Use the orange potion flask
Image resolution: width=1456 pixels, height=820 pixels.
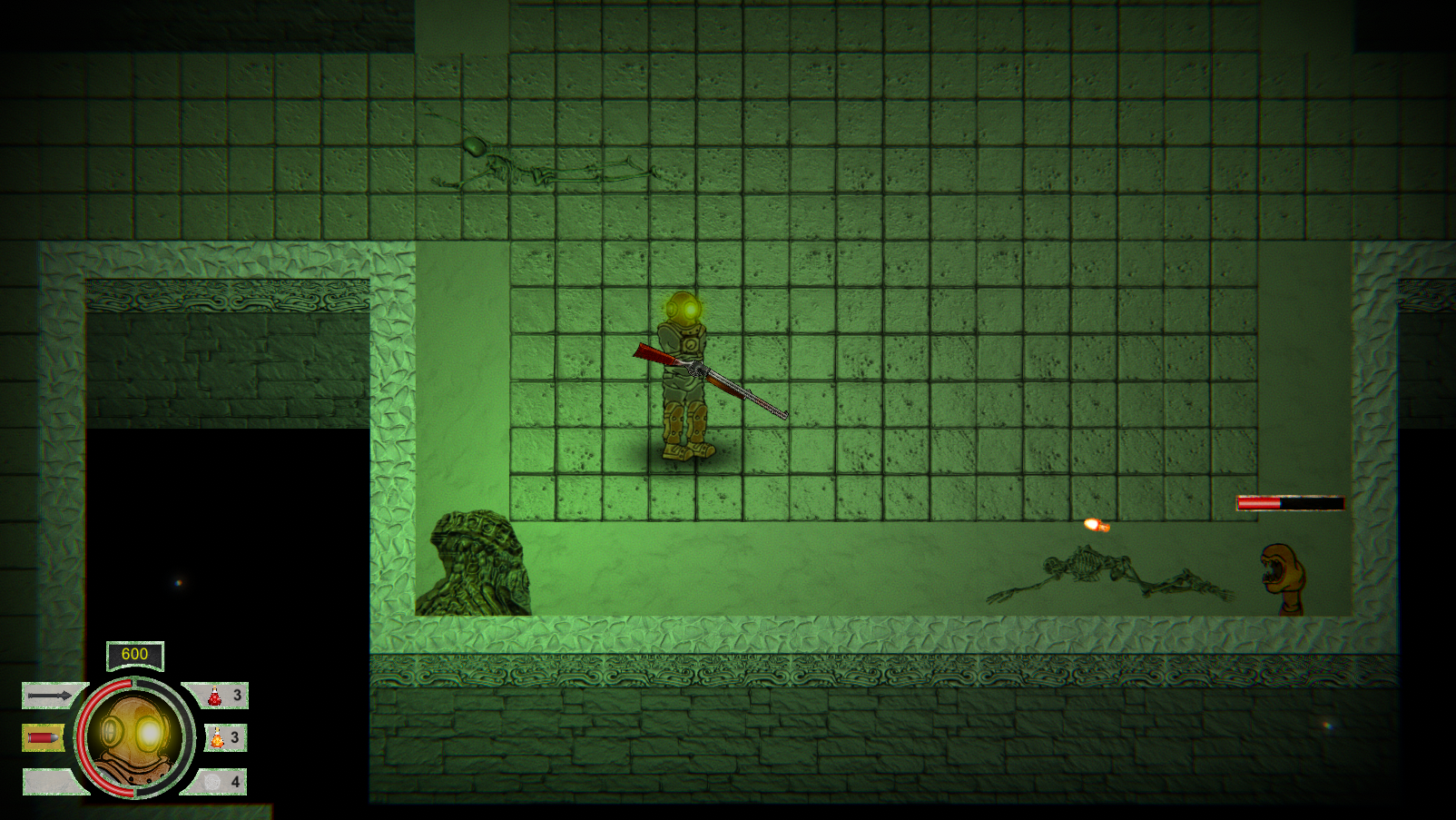[218, 738]
